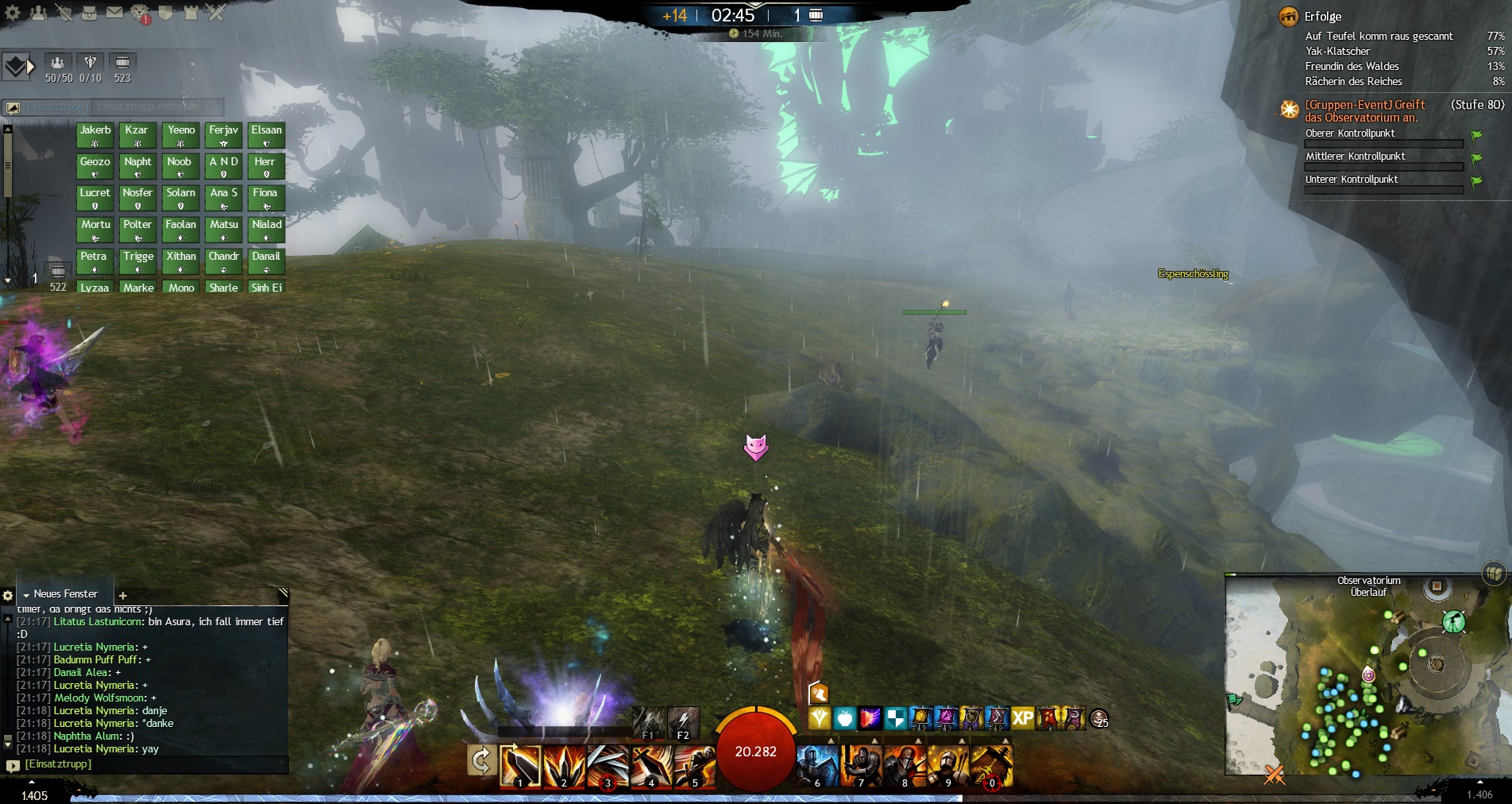The image size is (1512, 804).
Task: Open the inventory bag icon
Action: (x=89, y=13)
